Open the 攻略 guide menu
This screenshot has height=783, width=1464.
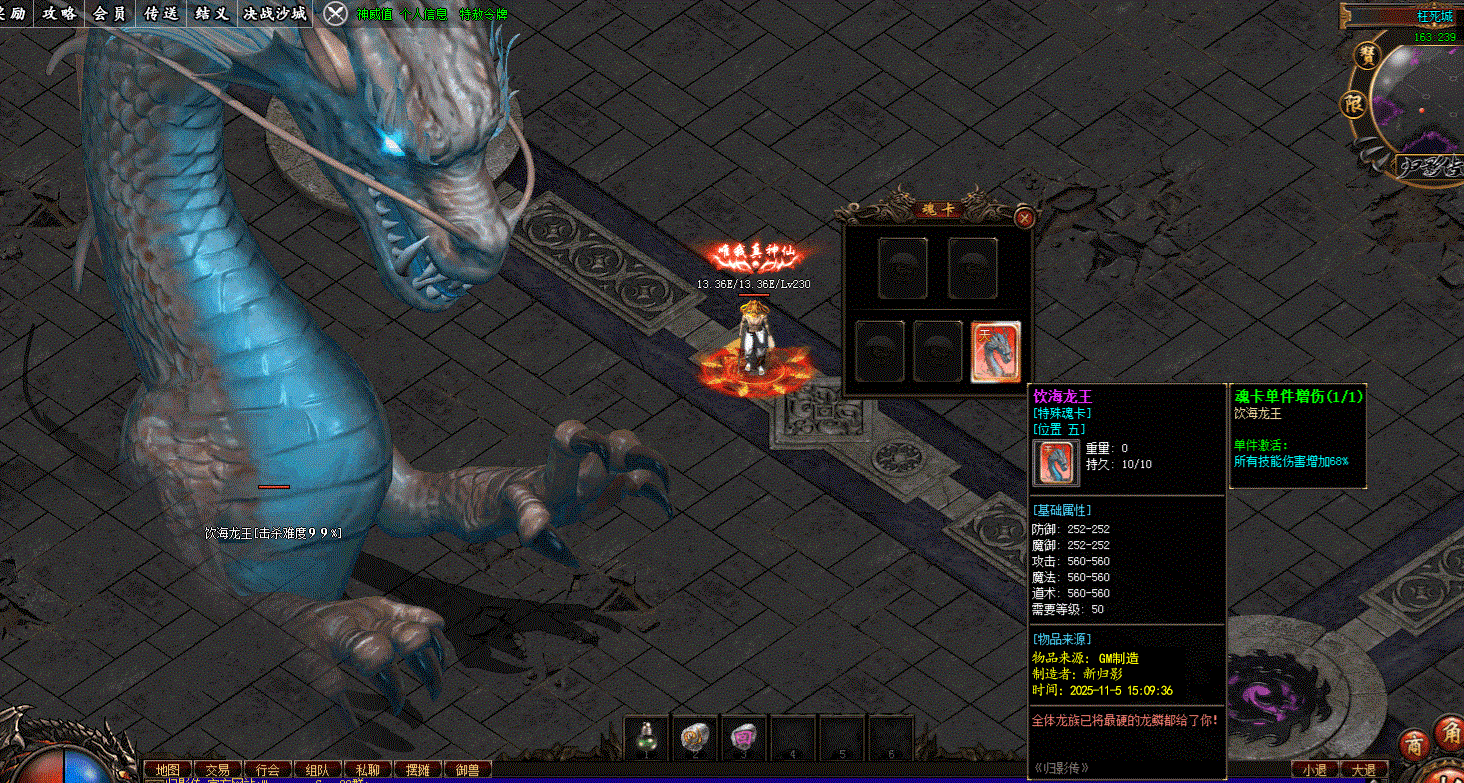click(x=59, y=13)
